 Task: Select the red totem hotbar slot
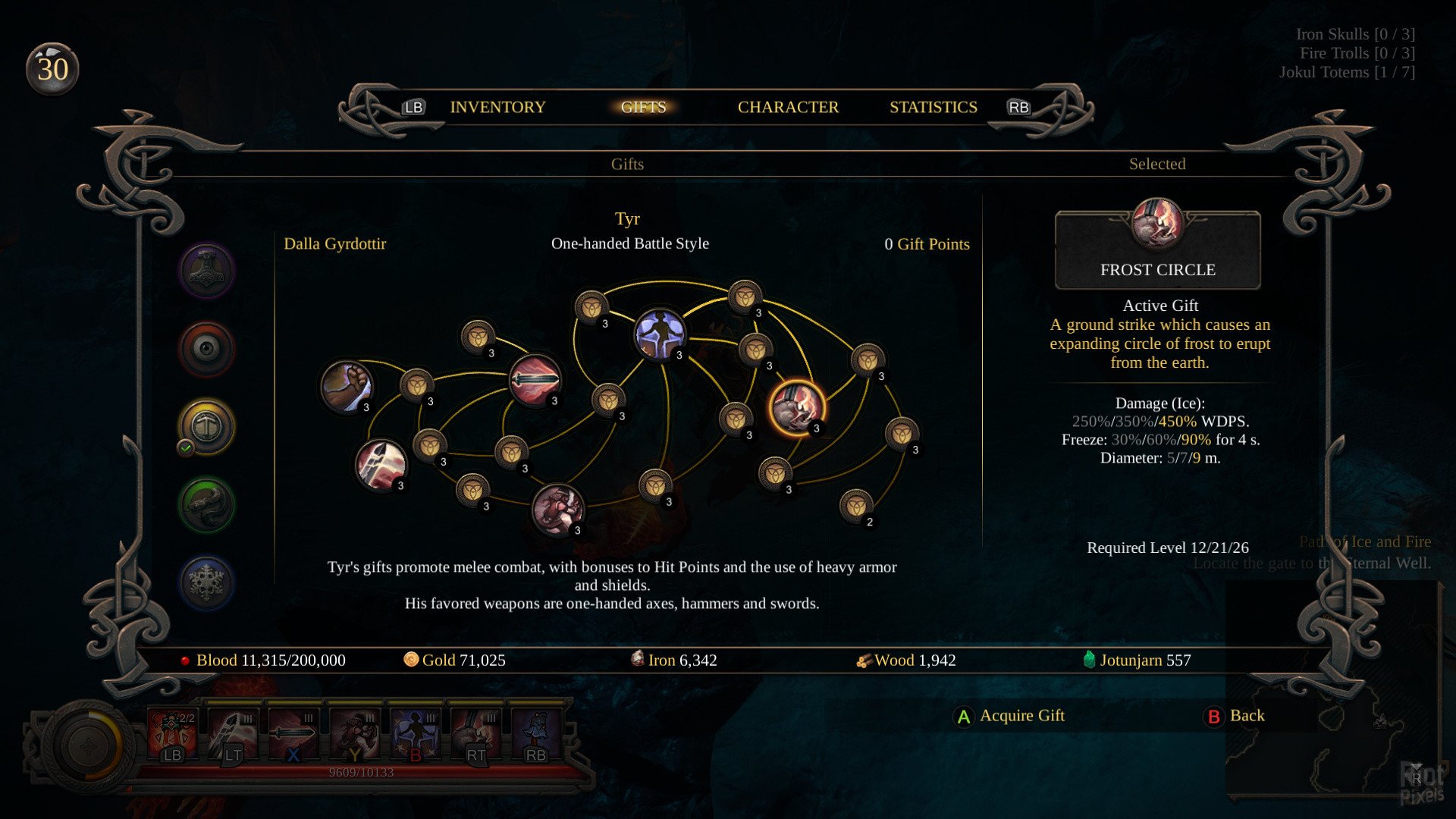[172, 734]
